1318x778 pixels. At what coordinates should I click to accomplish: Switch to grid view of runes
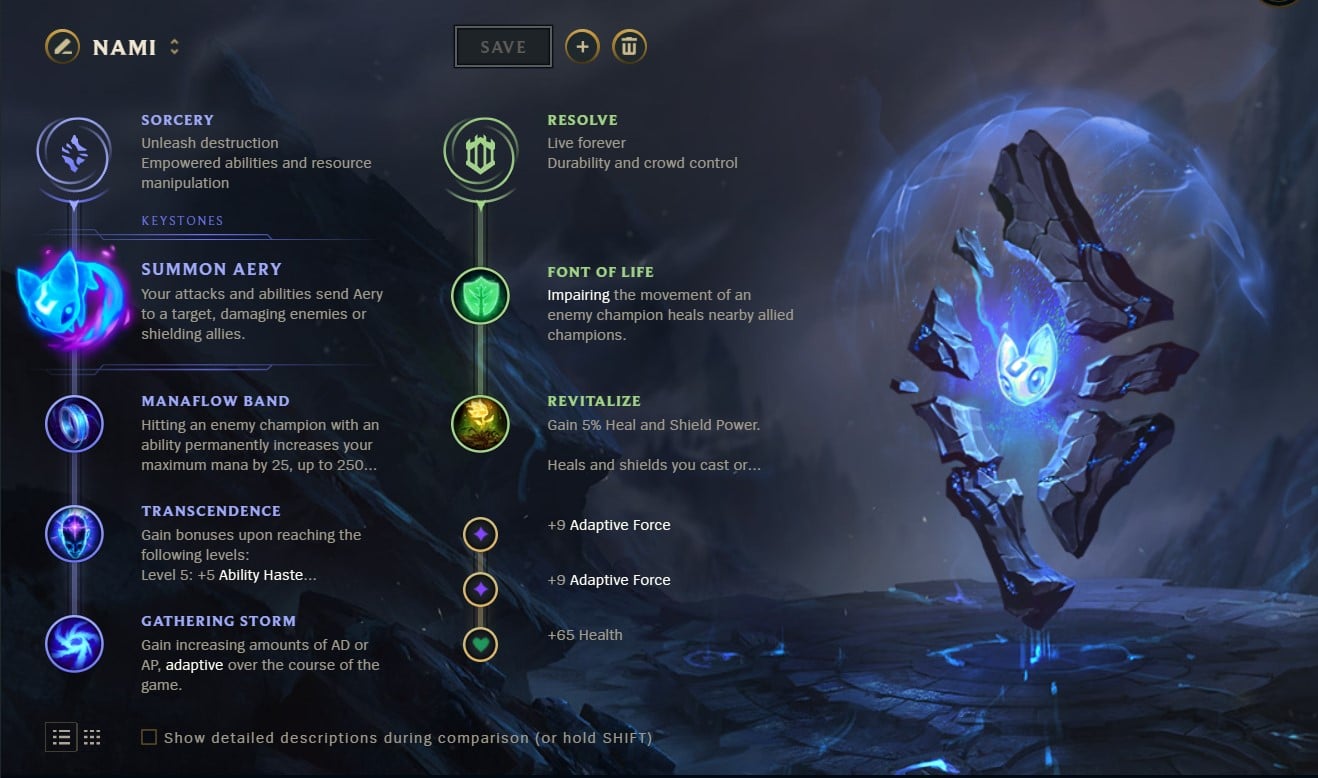pyautogui.click(x=92, y=737)
